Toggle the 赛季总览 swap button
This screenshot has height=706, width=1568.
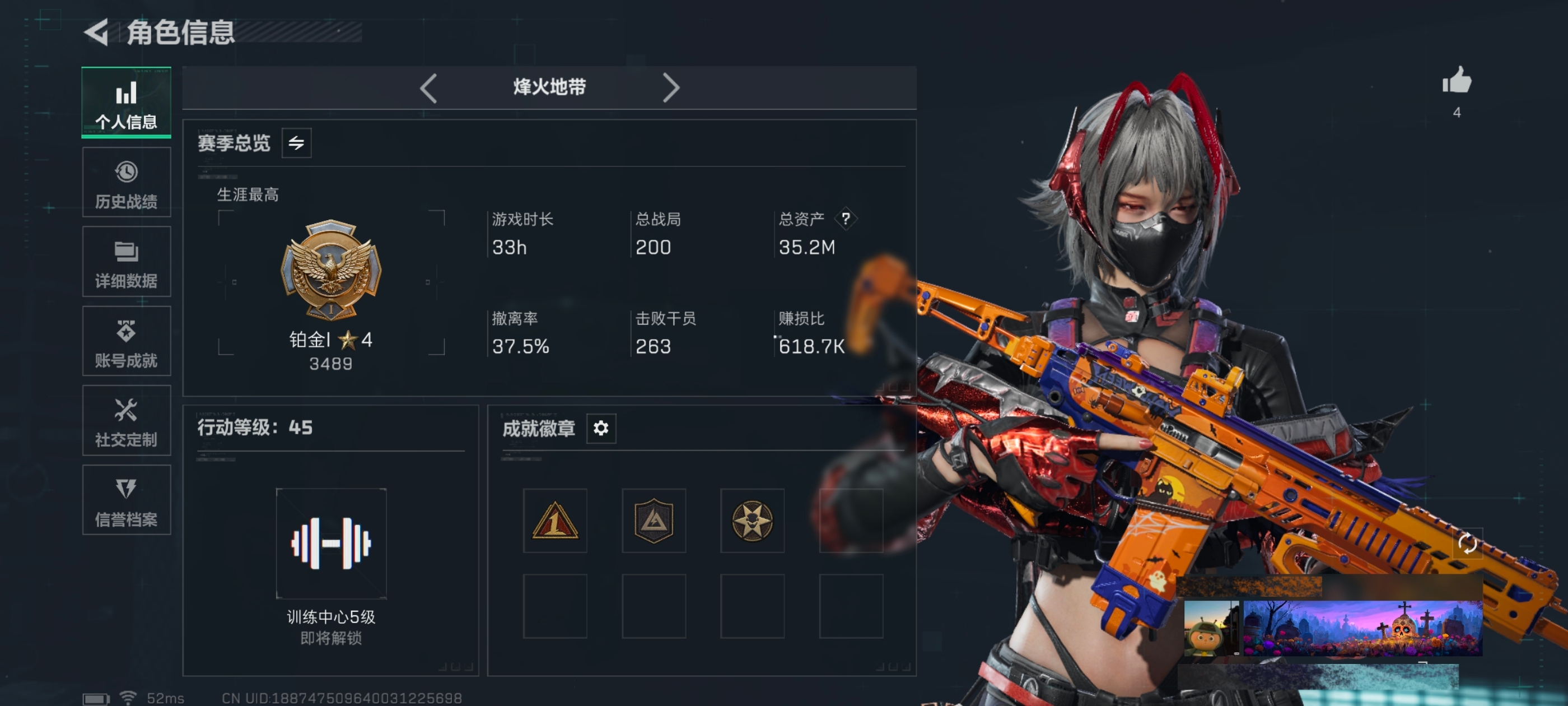[x=296, y=143]
